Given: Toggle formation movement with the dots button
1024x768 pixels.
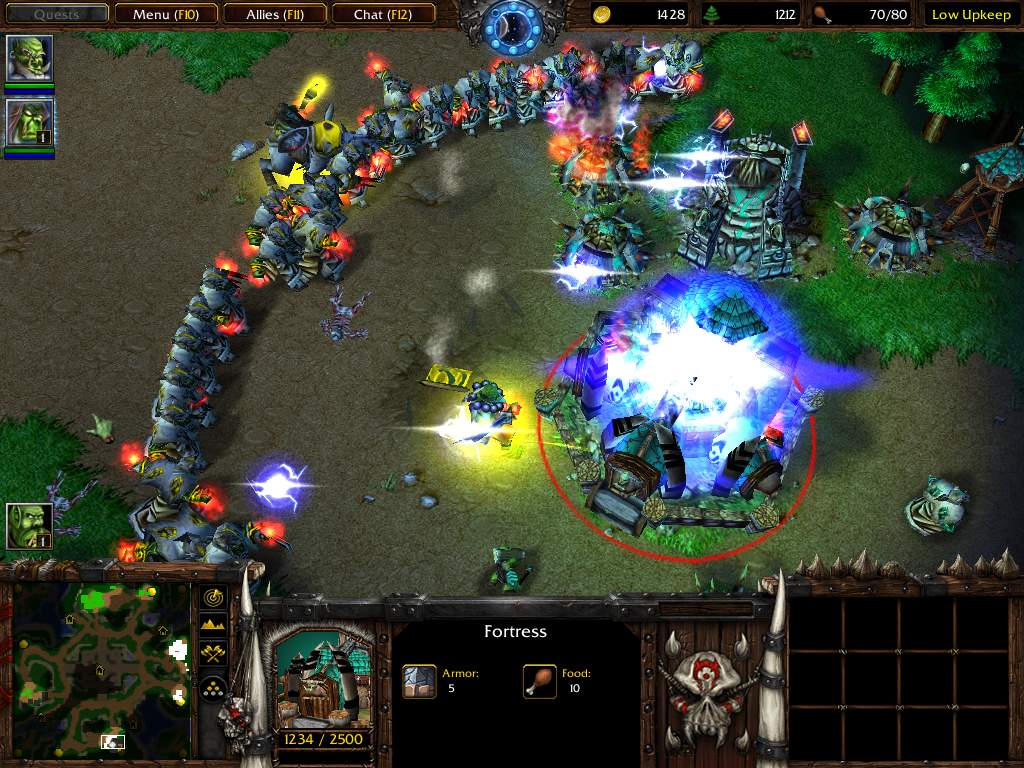Looking at the screenshot, I should point(213,687).
